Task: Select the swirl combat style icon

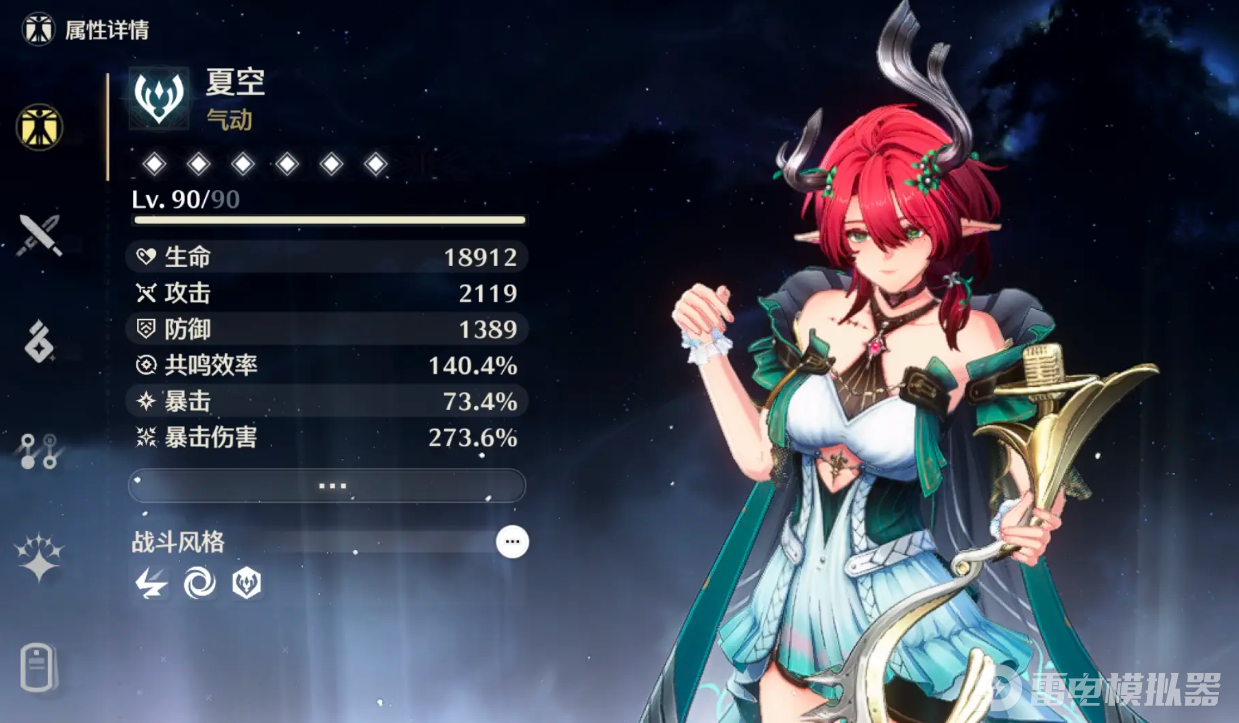Action: pos(199,584)
